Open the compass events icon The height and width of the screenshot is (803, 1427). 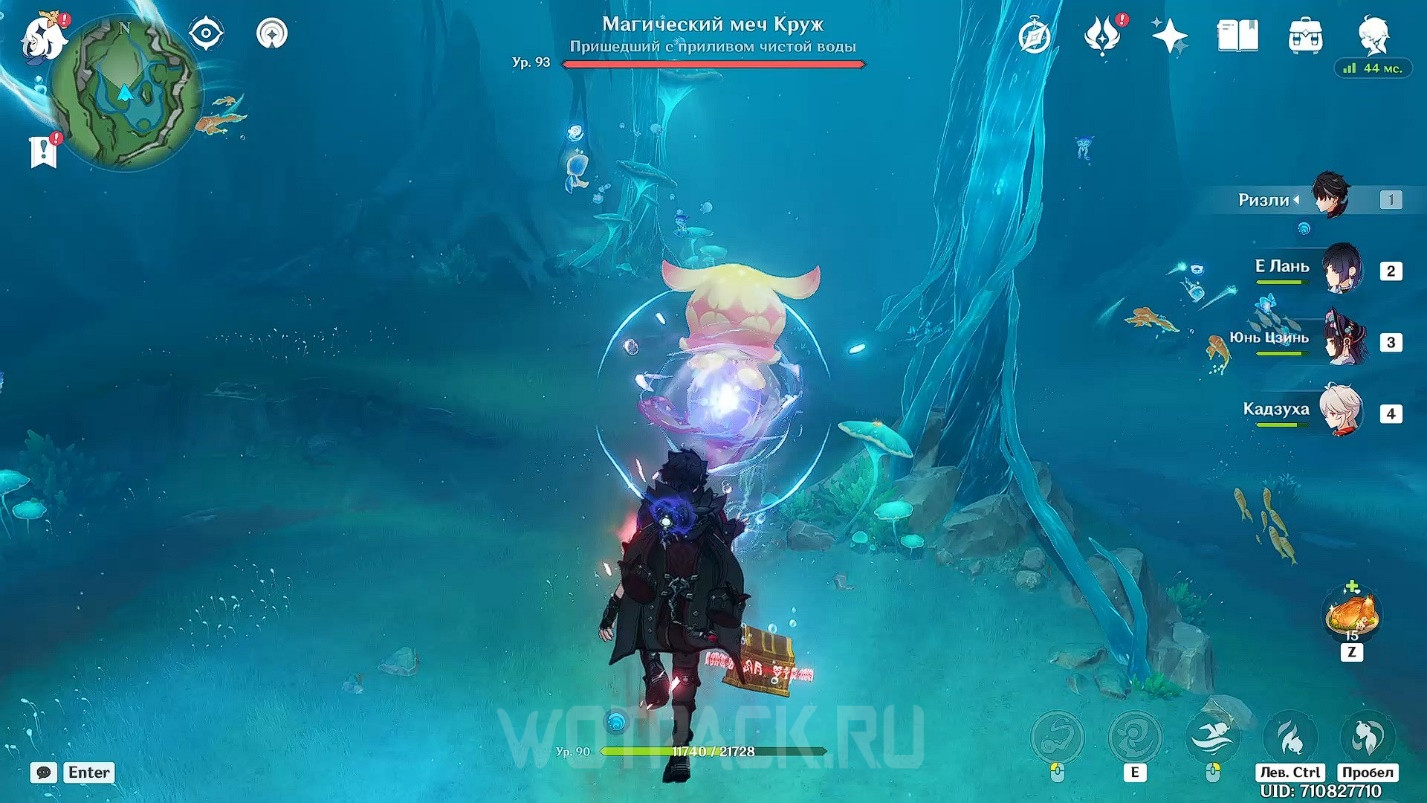pos(1035,36)
